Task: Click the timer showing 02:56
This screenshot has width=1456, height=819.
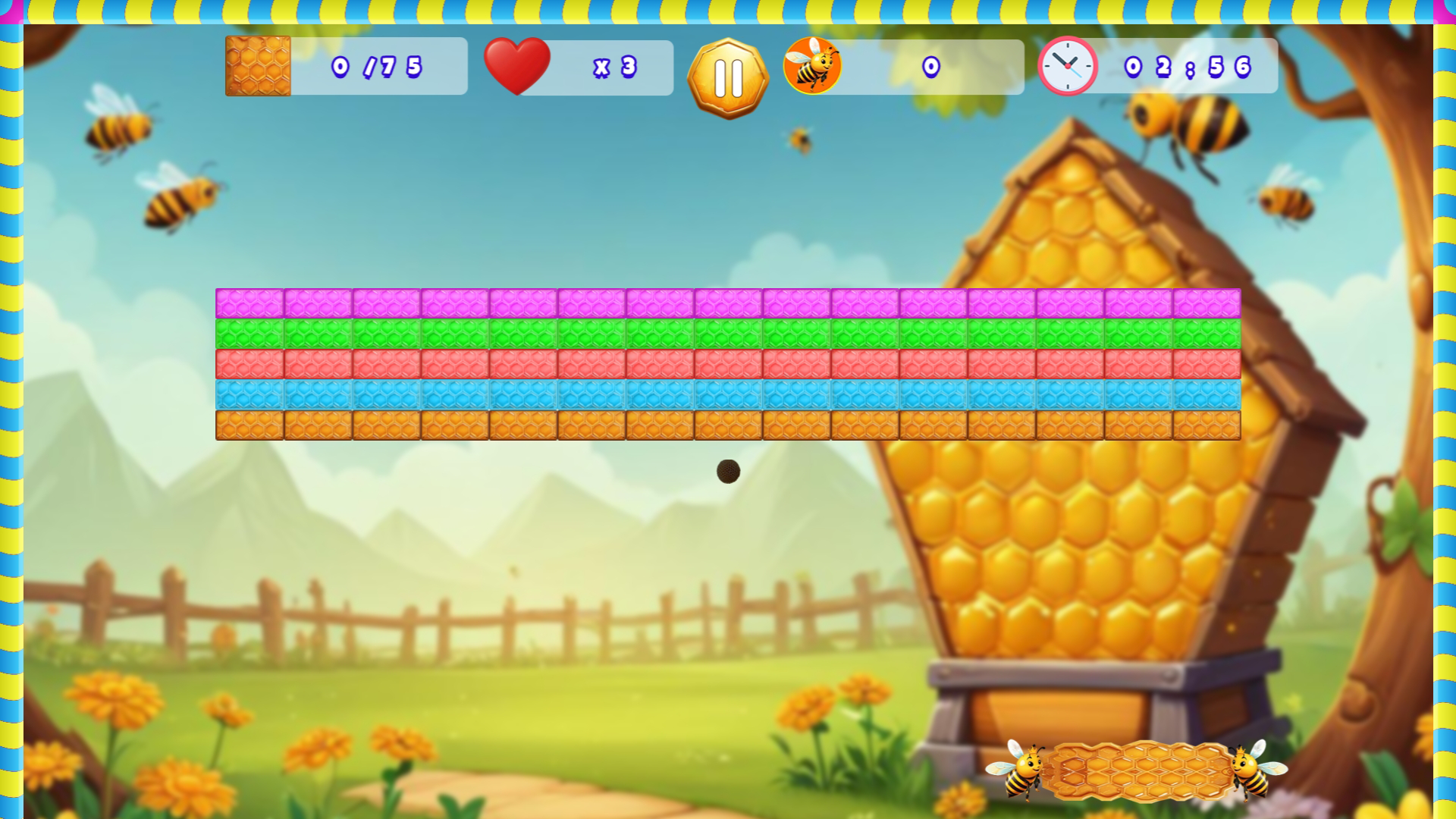Action: pos(1187,67)
